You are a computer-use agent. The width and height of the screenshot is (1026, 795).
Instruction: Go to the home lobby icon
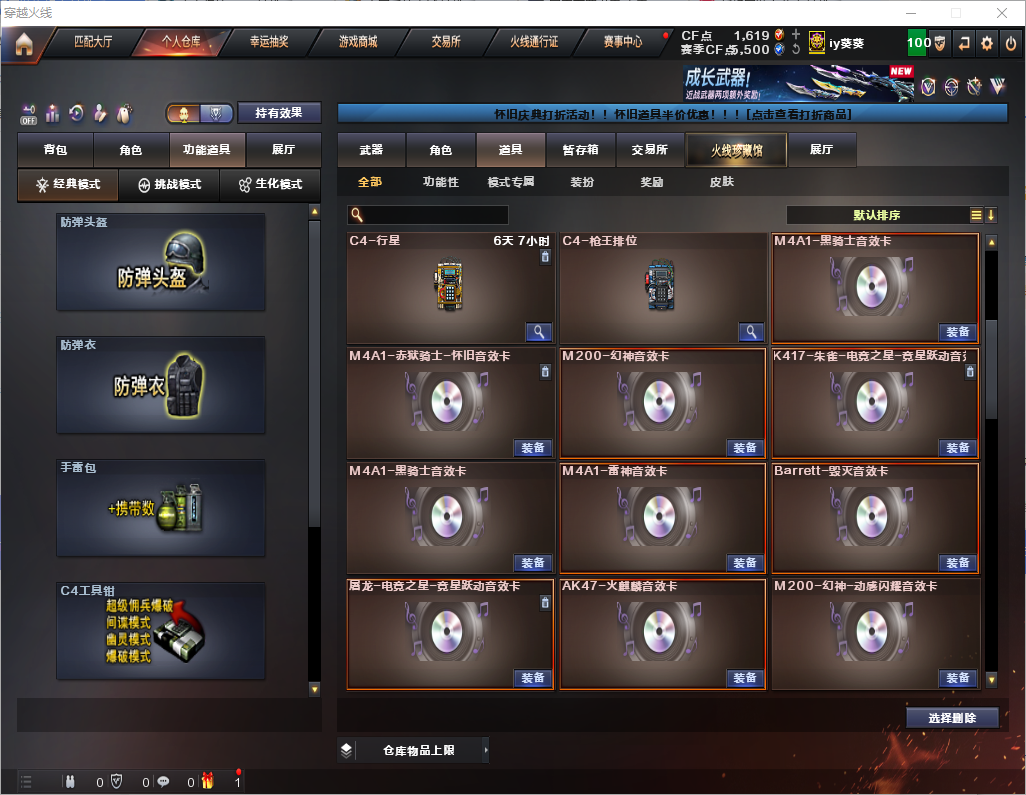tap(23, 43)
